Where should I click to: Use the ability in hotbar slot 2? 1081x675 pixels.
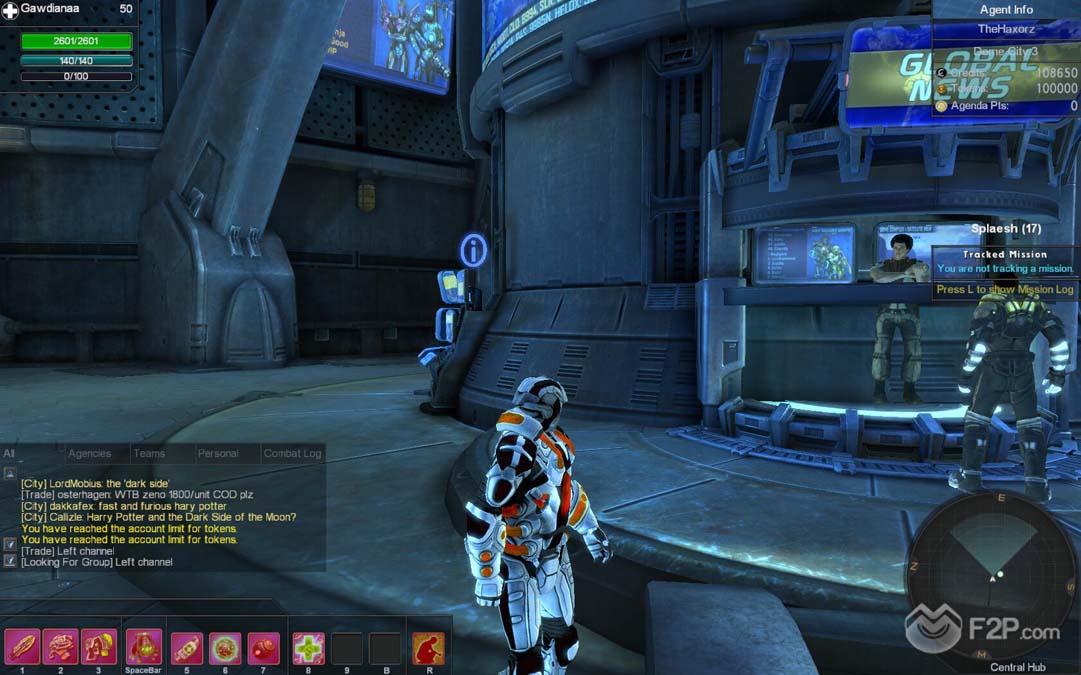(x=61, y=648)
